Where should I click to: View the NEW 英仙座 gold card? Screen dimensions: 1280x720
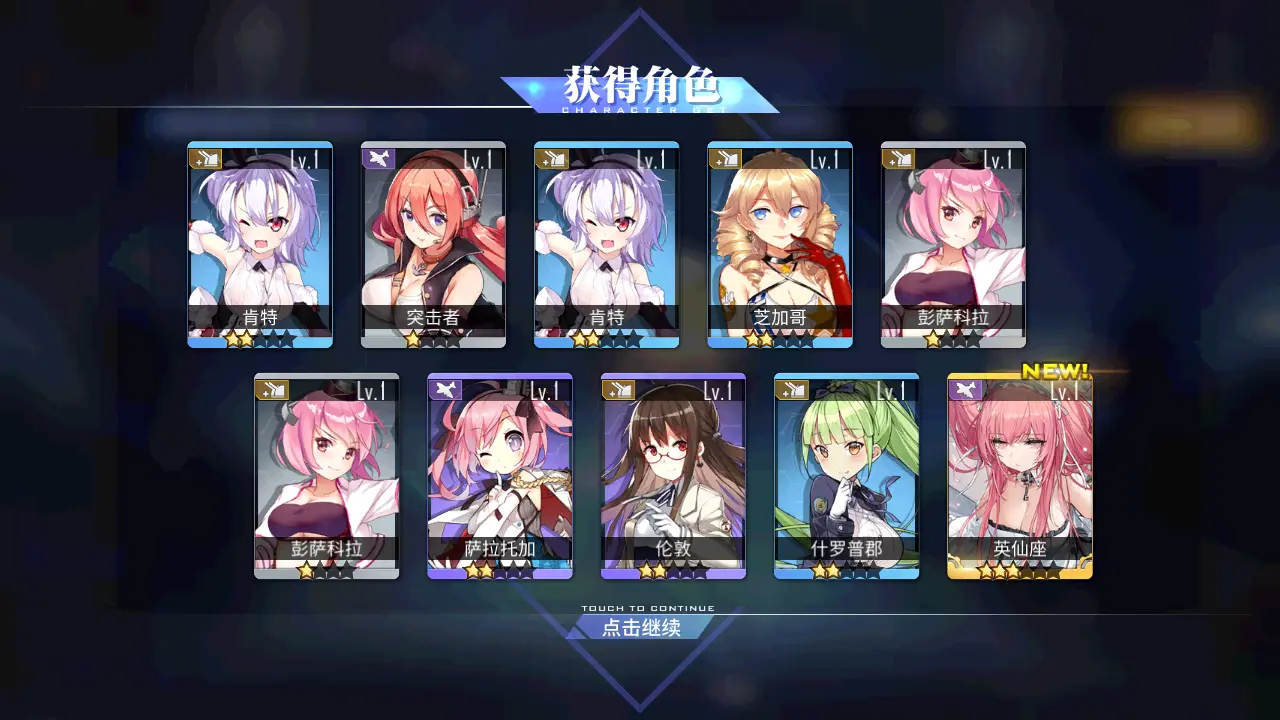[1020, 476]
